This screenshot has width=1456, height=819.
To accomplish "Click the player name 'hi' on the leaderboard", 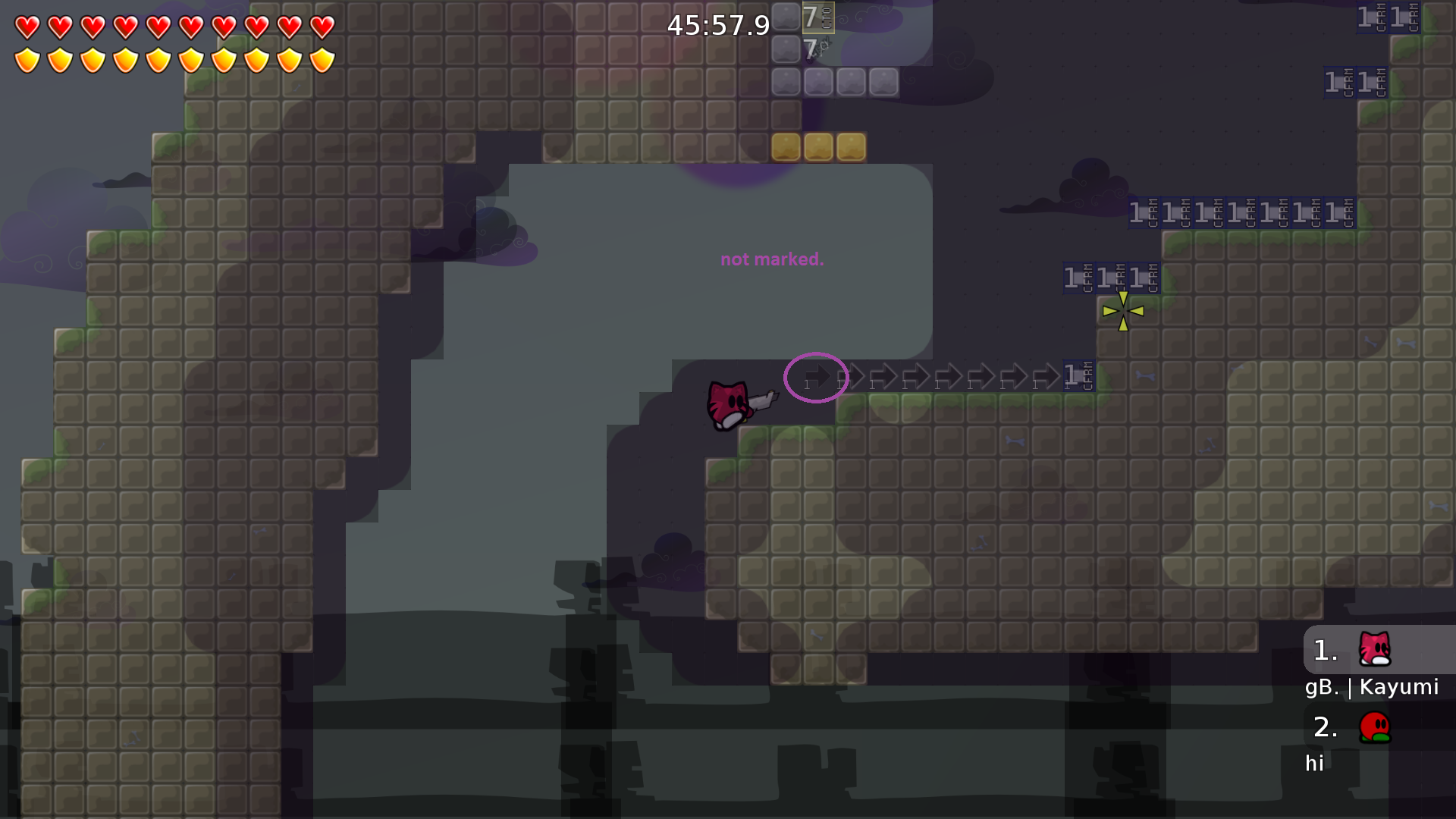I will click(1315, 764).
